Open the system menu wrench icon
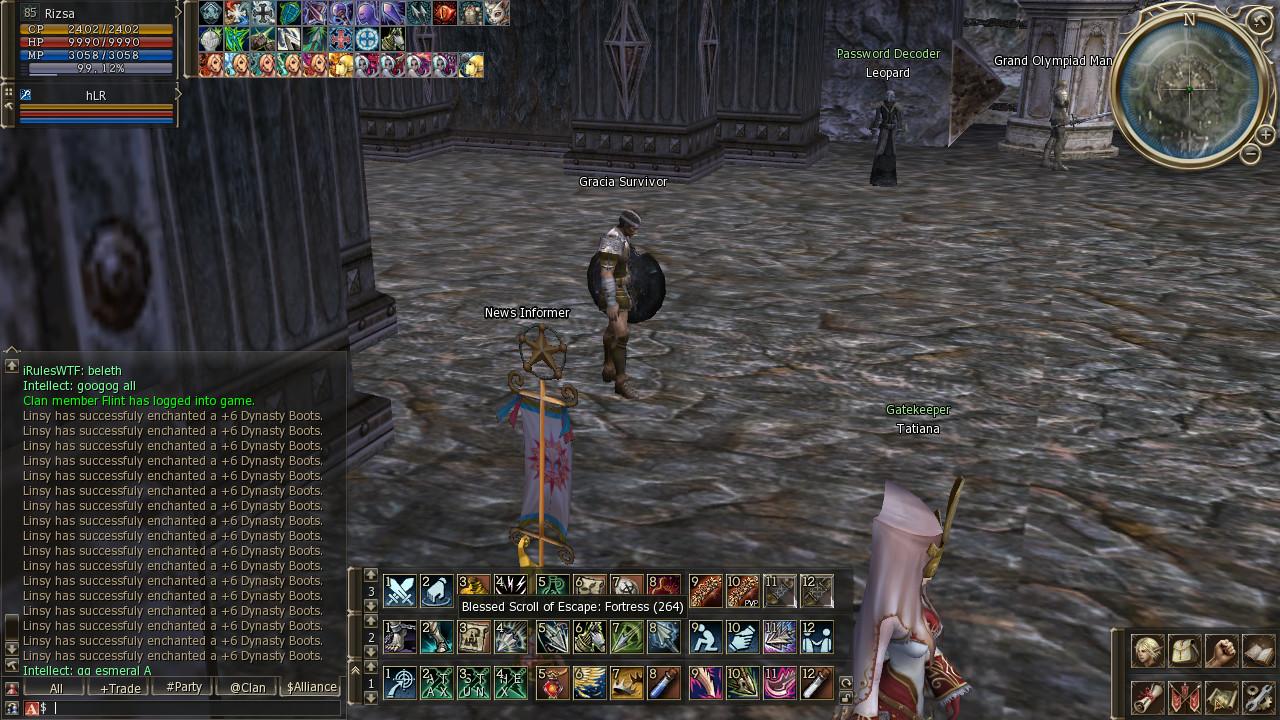 coord(1258,697)
